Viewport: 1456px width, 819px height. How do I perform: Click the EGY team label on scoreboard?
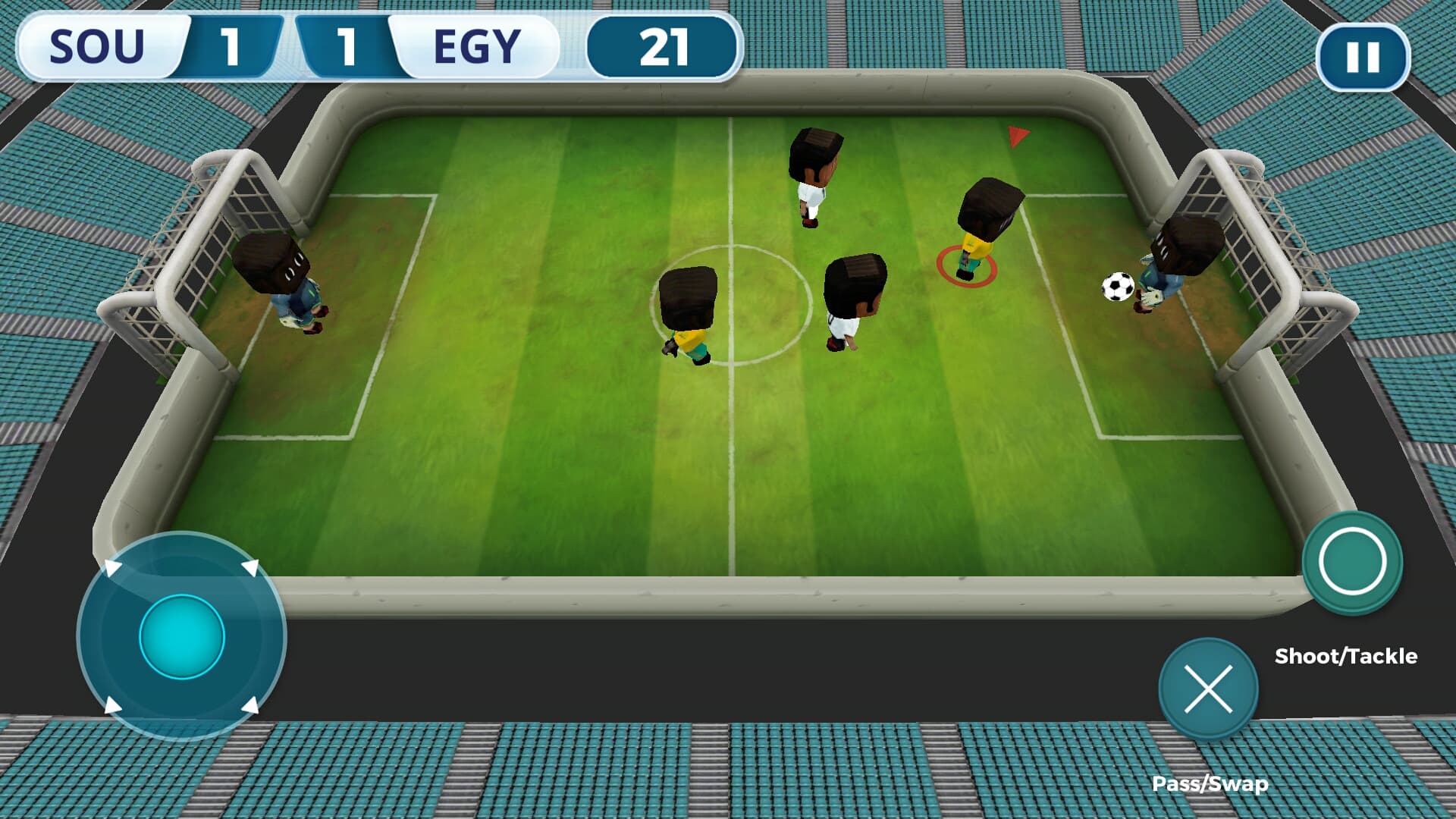(x=476, y=47)
